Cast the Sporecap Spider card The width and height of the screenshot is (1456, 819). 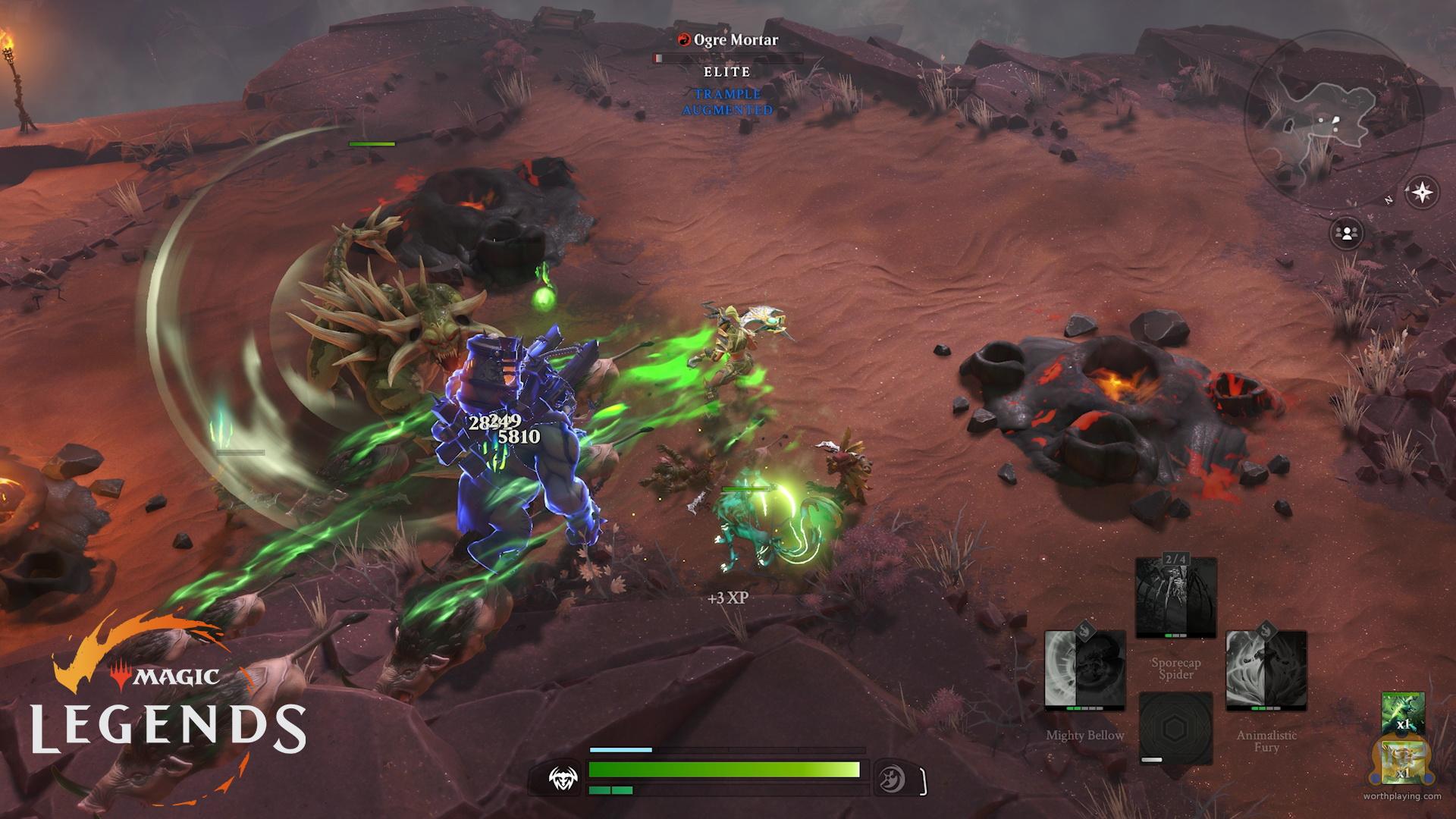click(x=1175, y=598)
